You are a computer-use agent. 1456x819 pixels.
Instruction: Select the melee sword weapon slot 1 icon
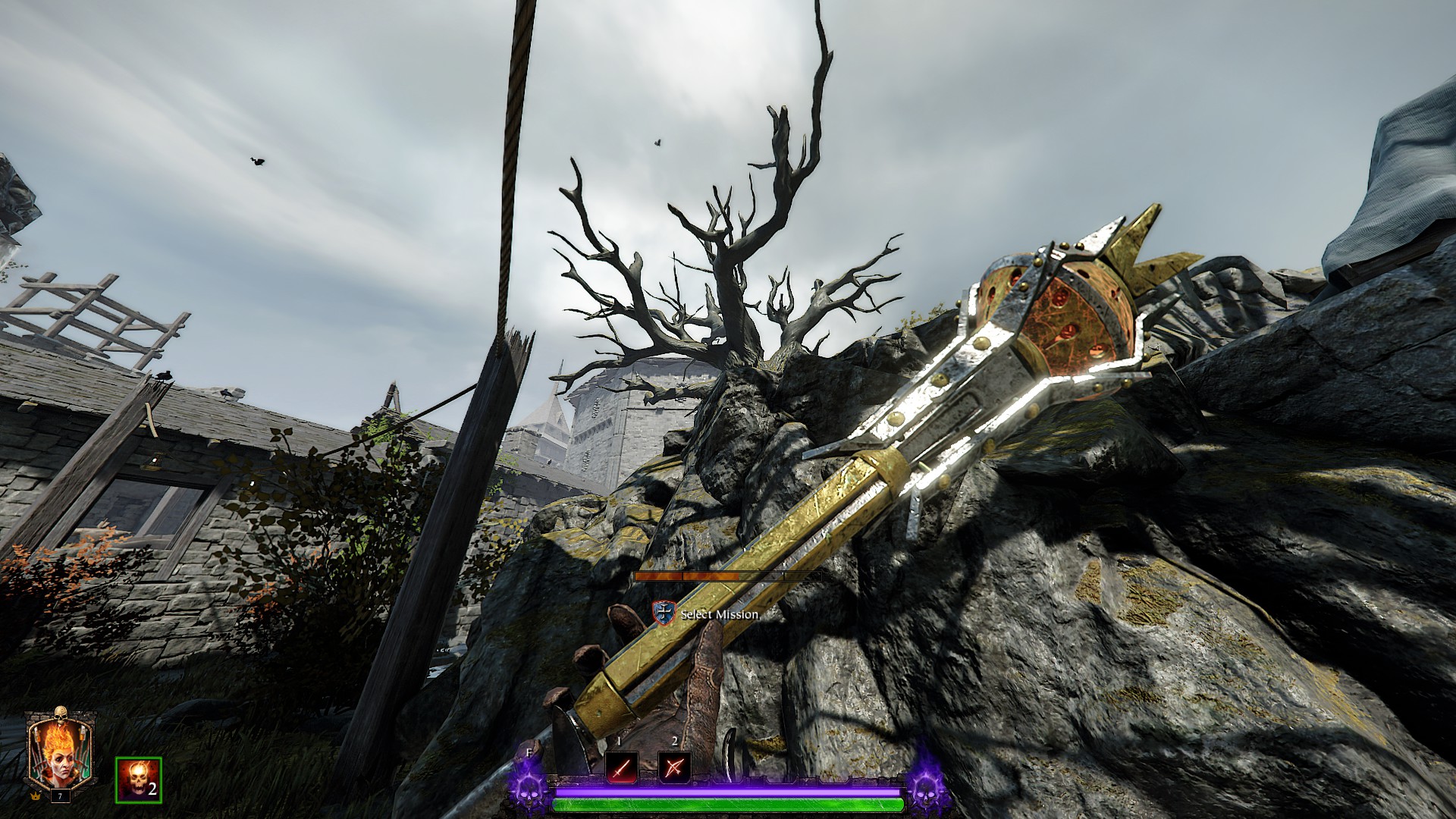pos(620,767)
